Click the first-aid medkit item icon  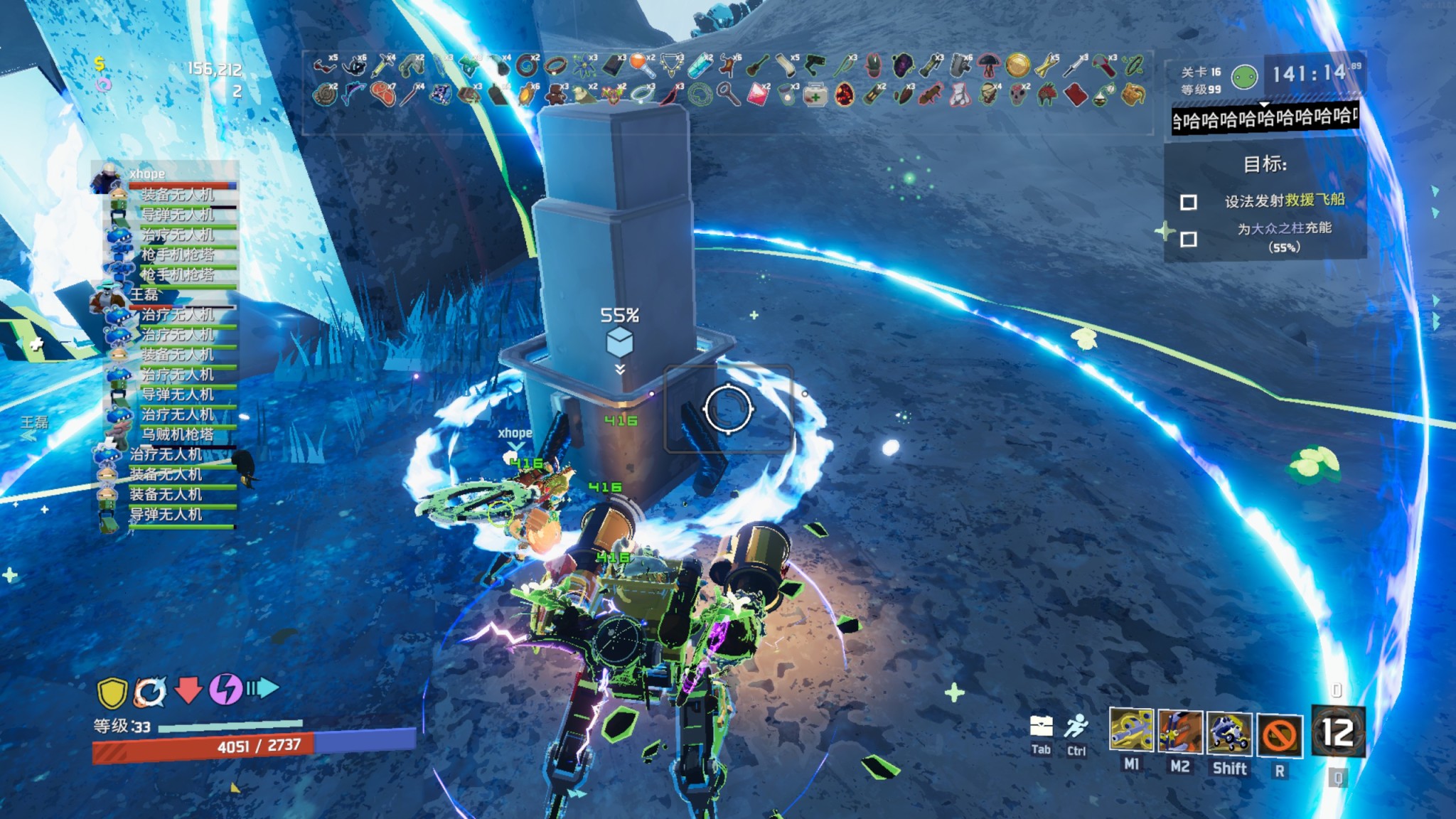click(815, 95)
